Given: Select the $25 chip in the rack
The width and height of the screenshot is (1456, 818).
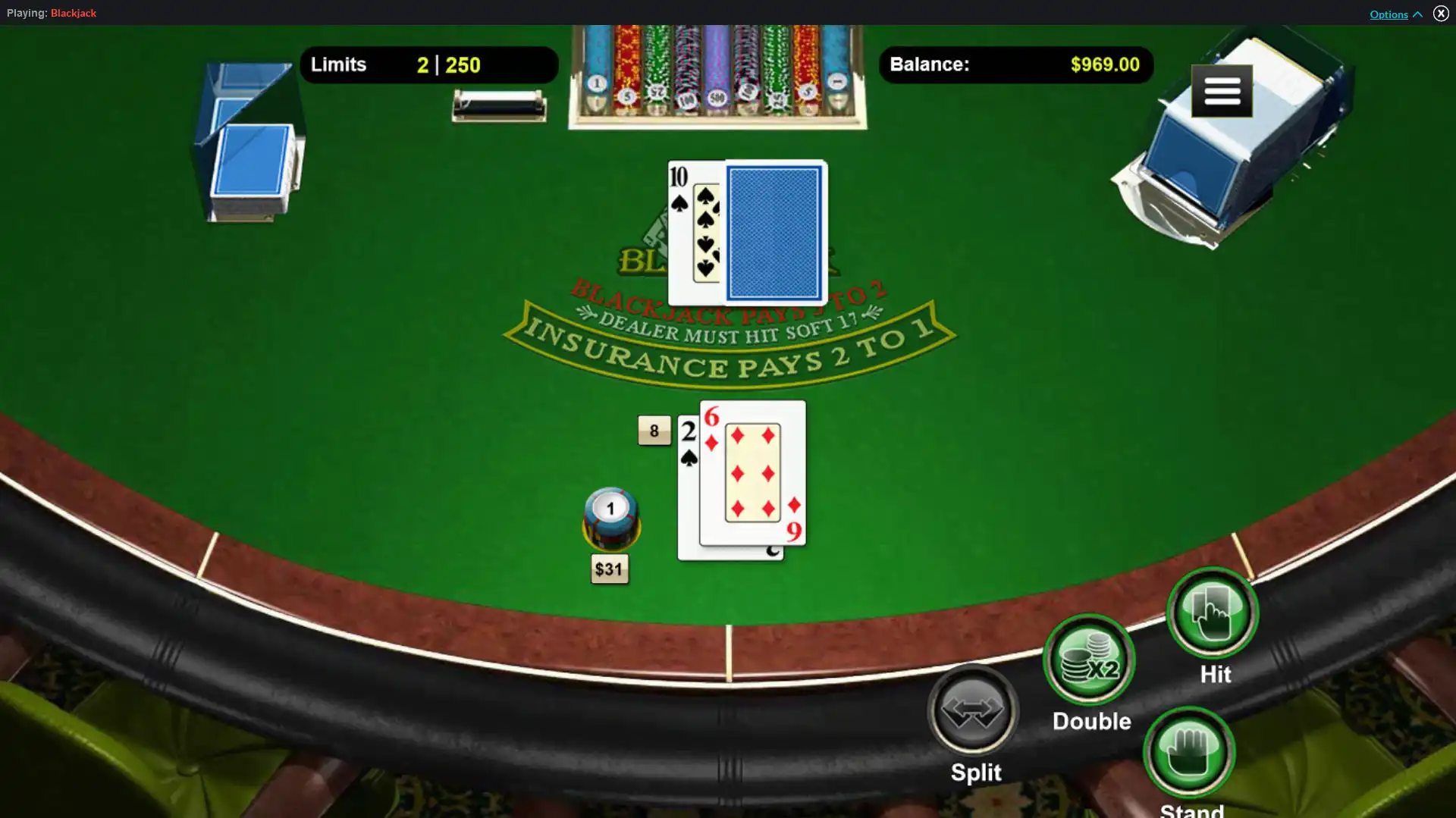Looking at the screenshot, I should pyautogui.click(x=657, y=91).
